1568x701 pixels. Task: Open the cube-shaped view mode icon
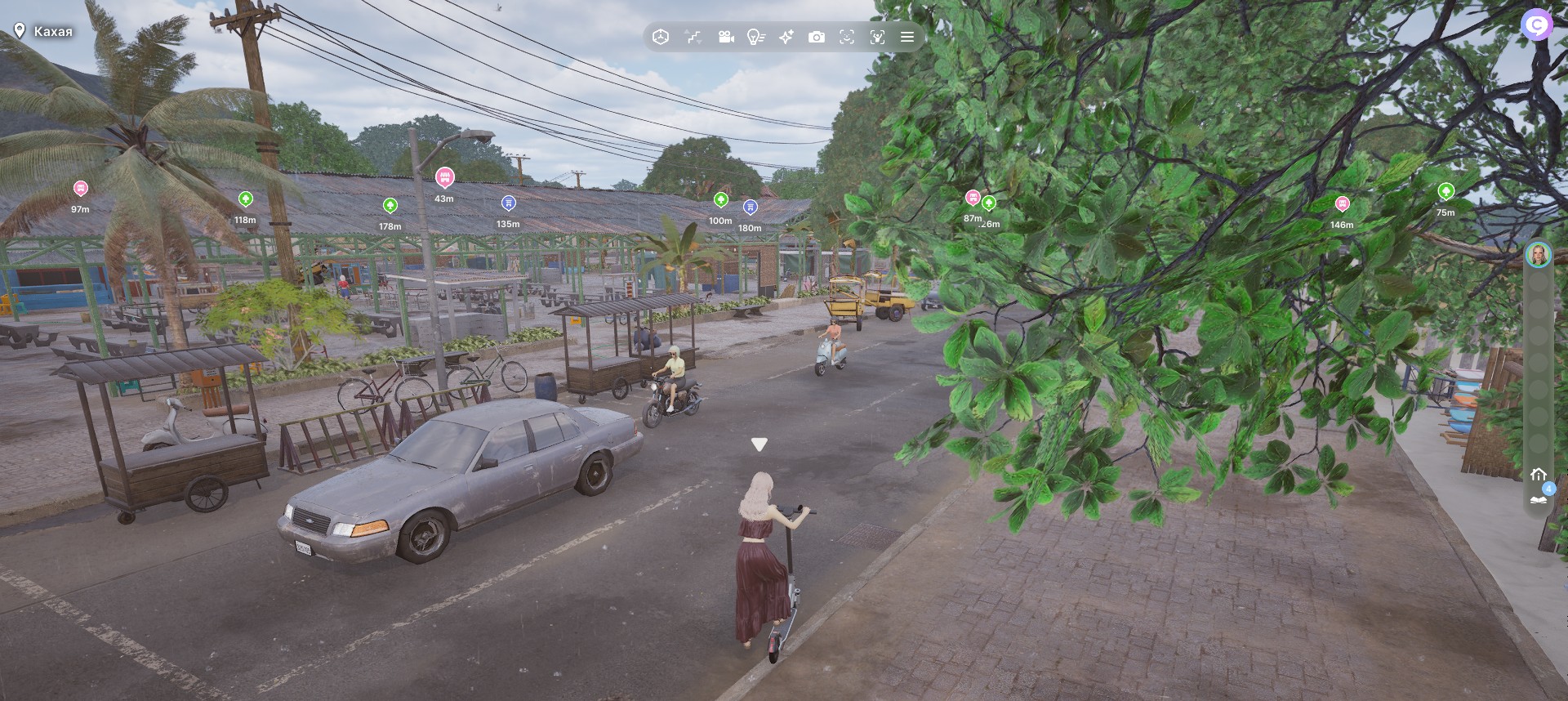point(661,37)
